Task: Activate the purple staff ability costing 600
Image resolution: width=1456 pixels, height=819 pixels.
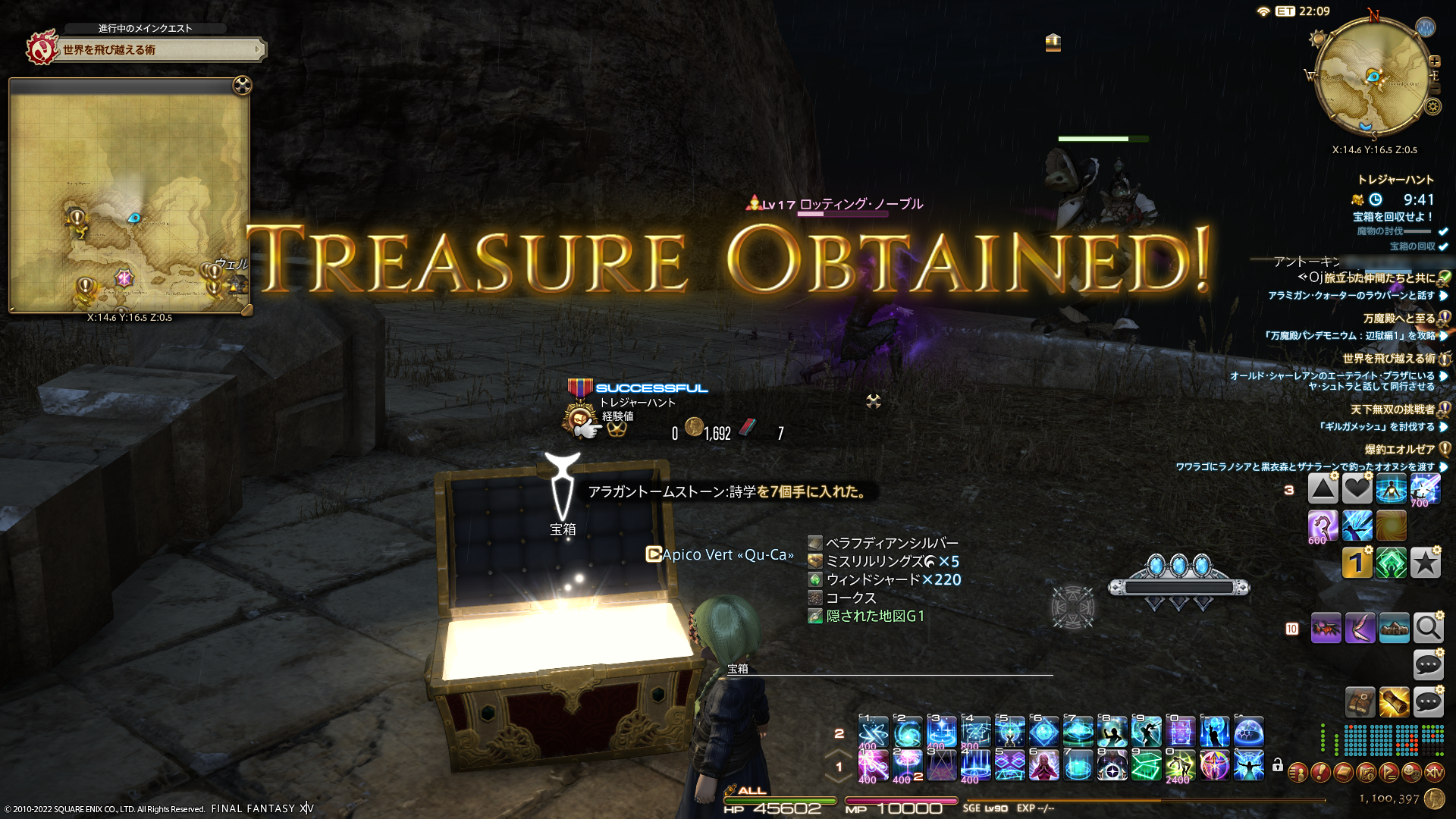Action: (1323, 526)
